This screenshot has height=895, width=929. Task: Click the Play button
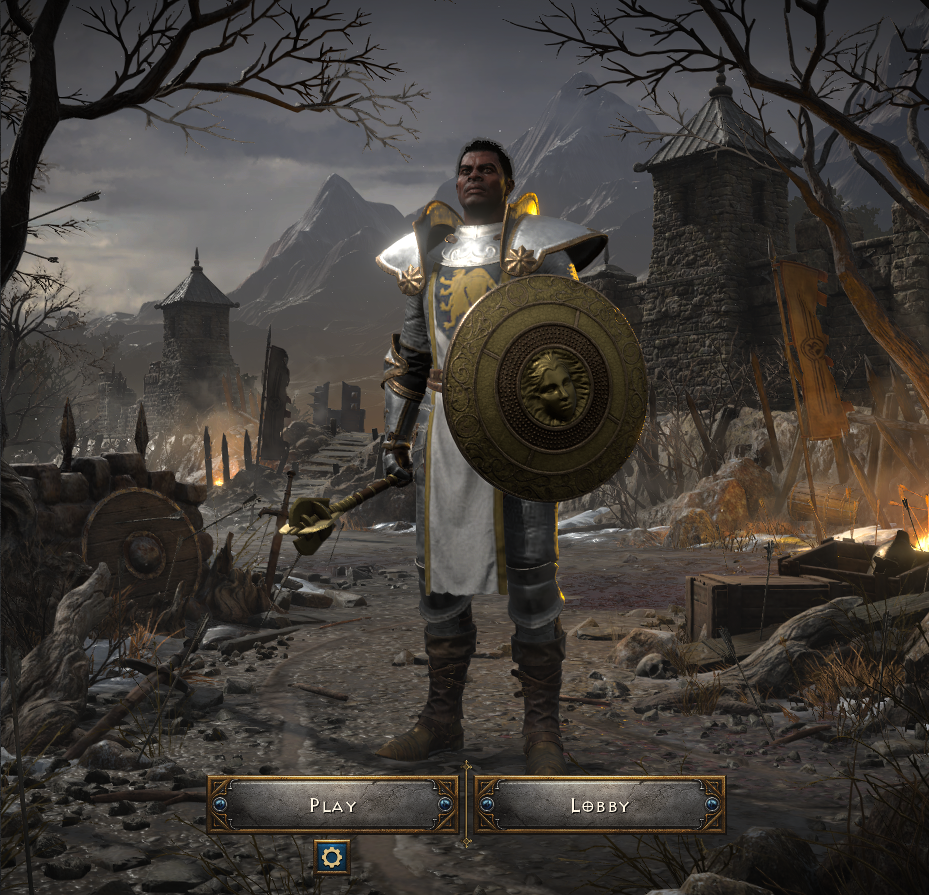pos(332,805)
